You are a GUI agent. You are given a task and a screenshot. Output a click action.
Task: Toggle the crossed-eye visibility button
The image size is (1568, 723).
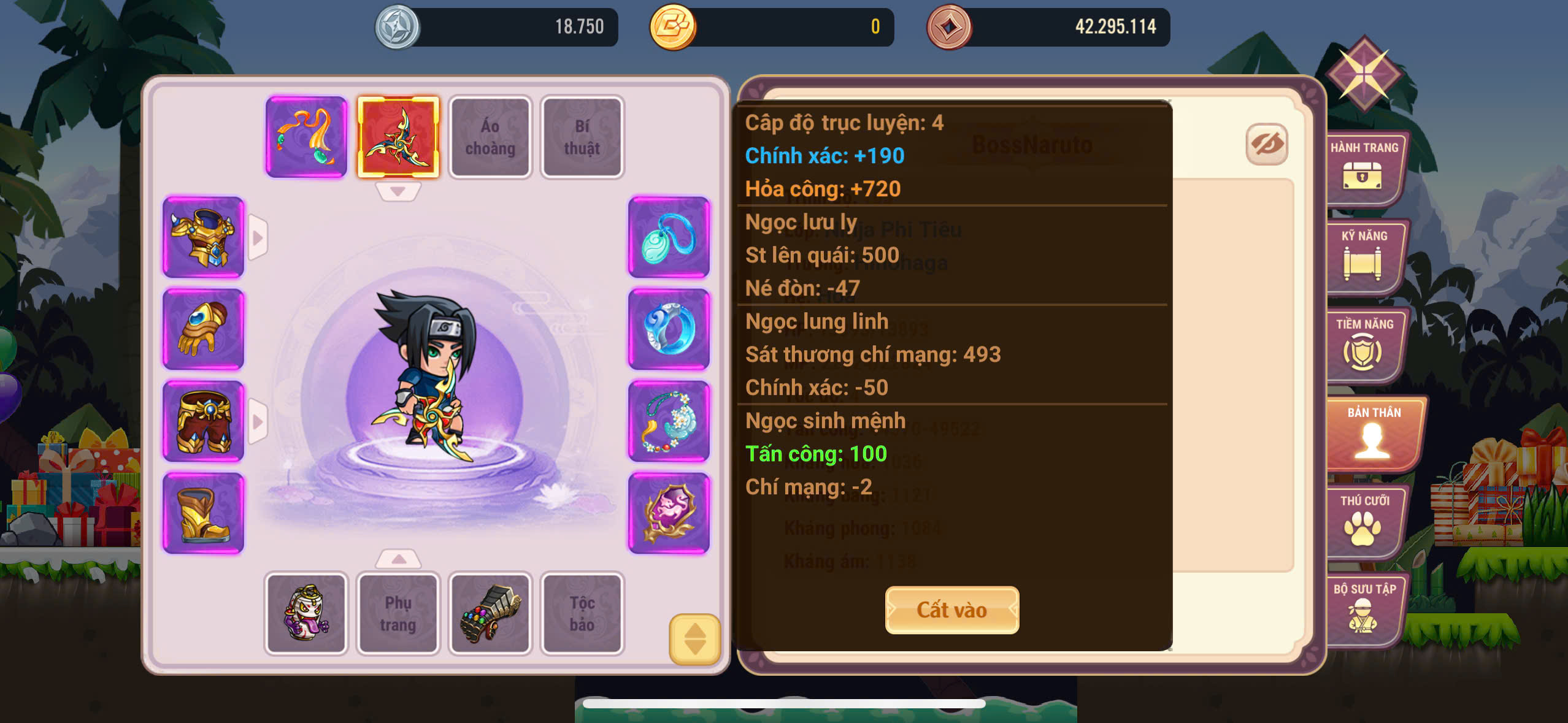click(x=1267, y=145)
